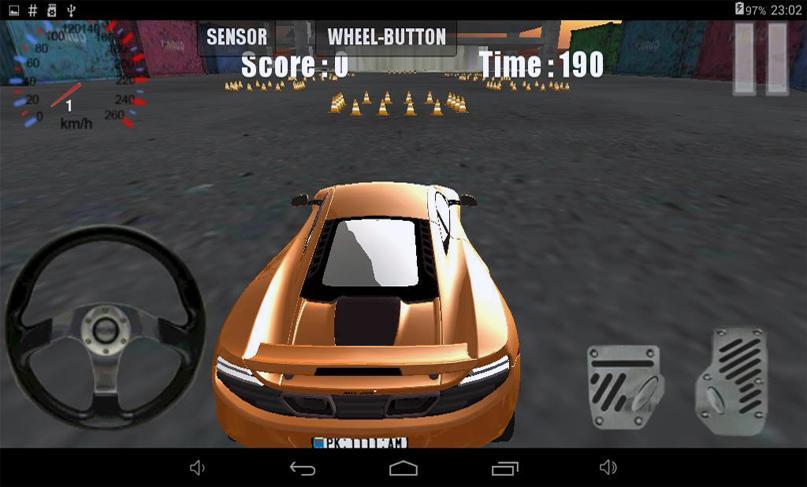Raise volume using the right speaker icon
Viewport: 807px width, 487px height.
point(607,467)
